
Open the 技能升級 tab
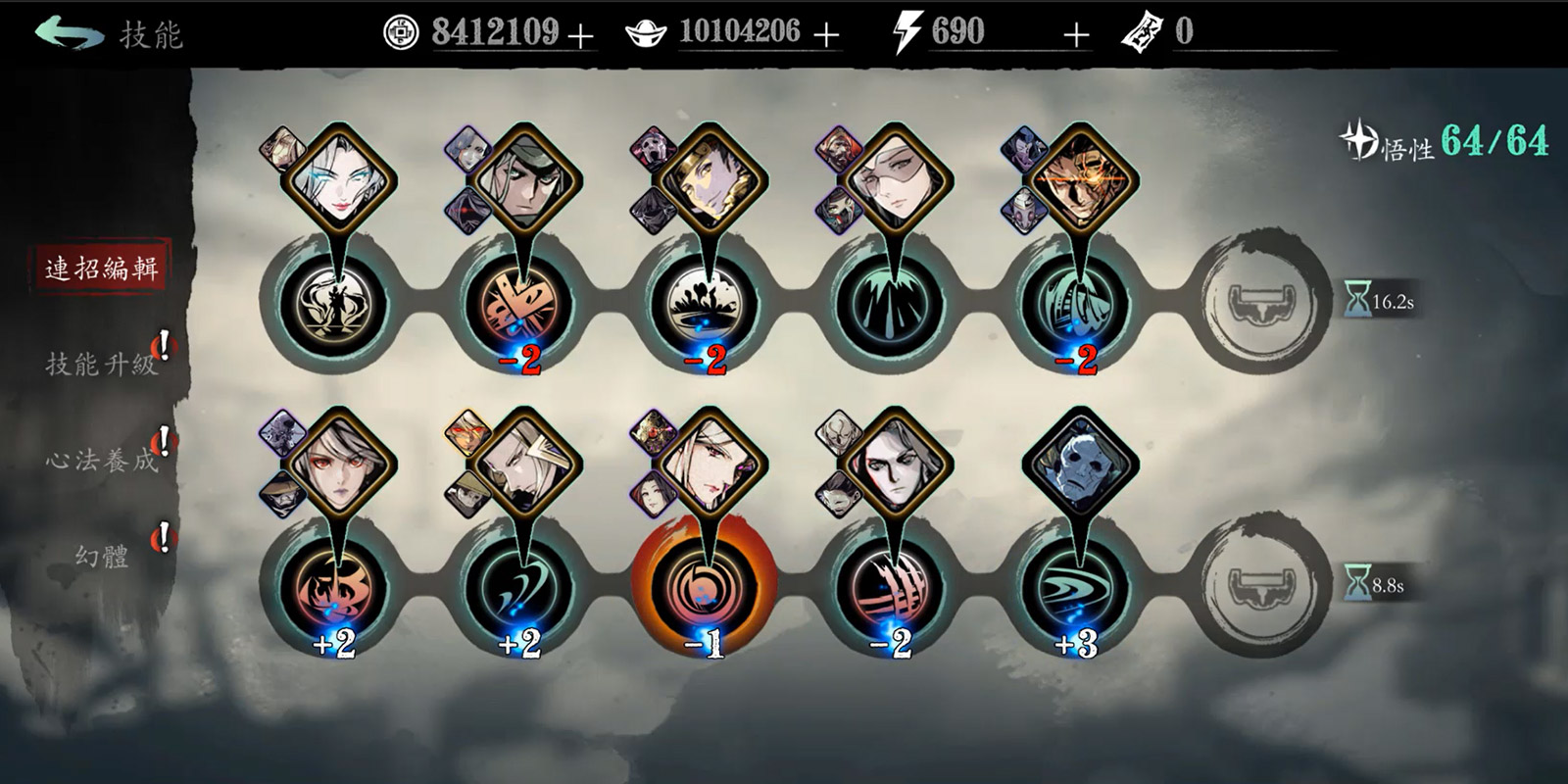[101, 364]
